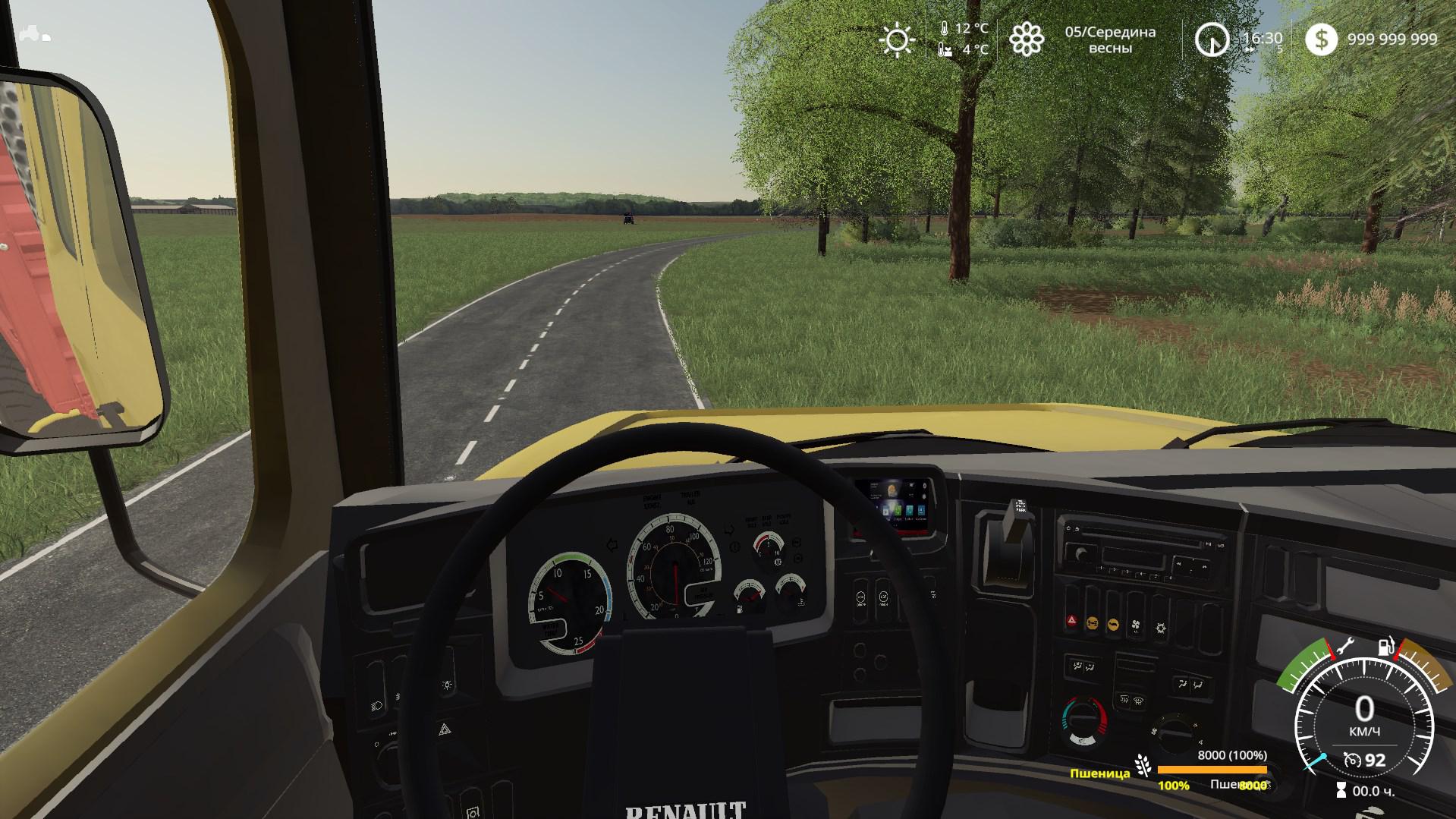Open the dollar money icon

click(1321, 39)
